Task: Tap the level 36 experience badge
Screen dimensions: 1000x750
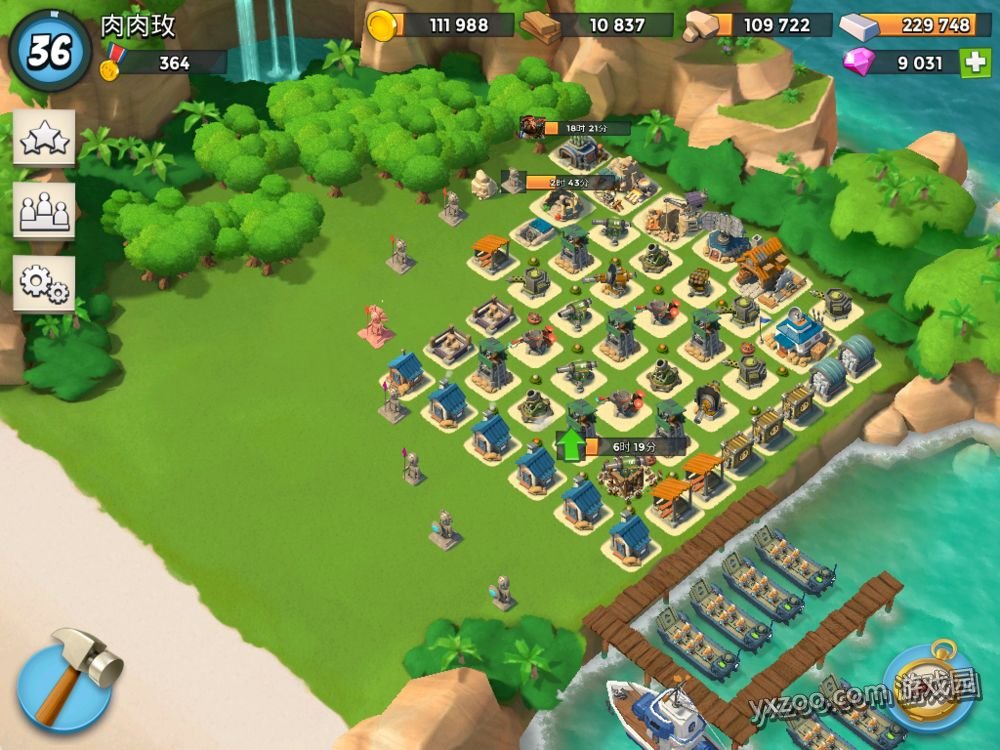Action: 50,51
